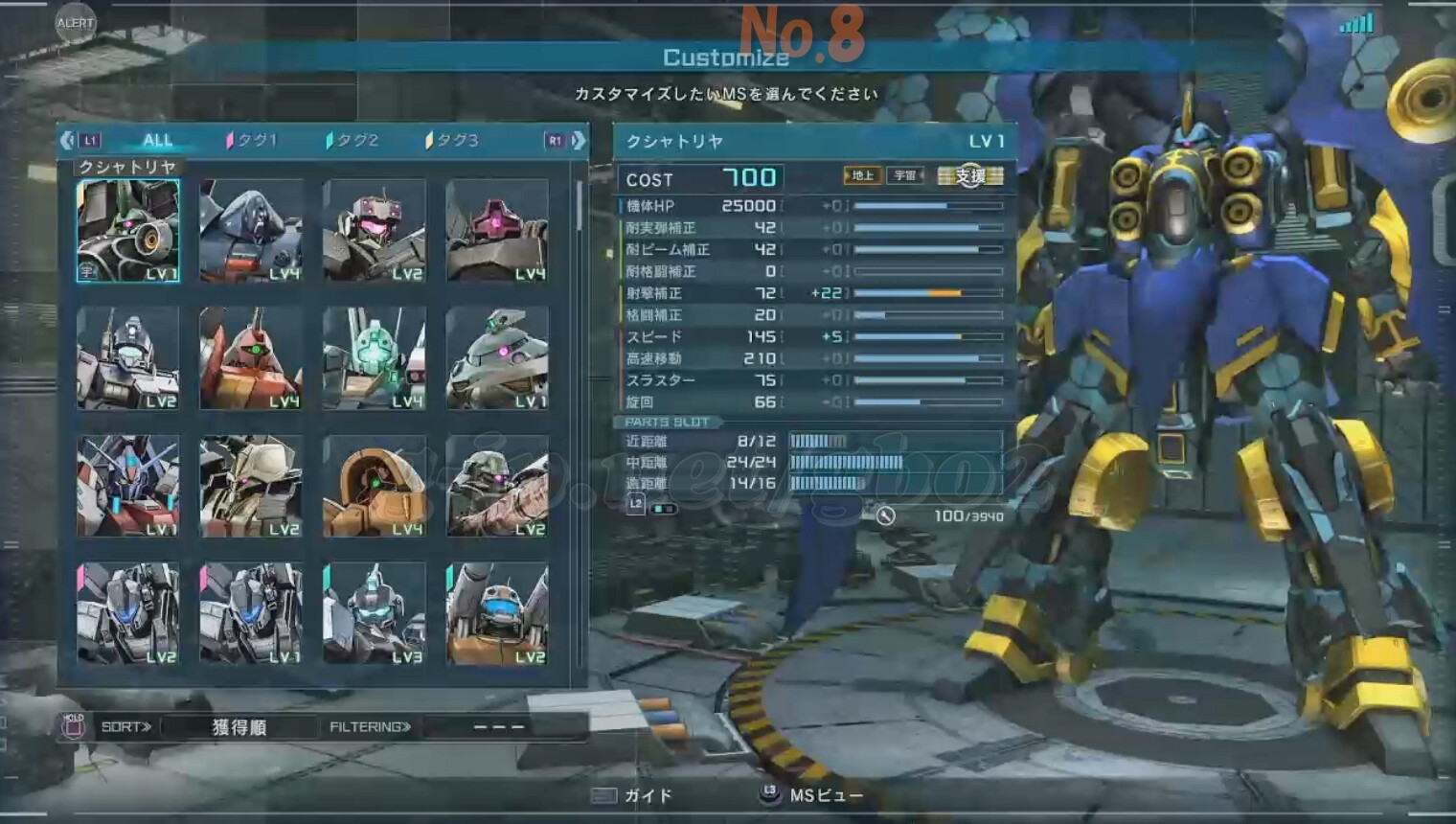Switch to the ALL tab
This screenshot has height=824, width=1456.
[x=157, y=140]
